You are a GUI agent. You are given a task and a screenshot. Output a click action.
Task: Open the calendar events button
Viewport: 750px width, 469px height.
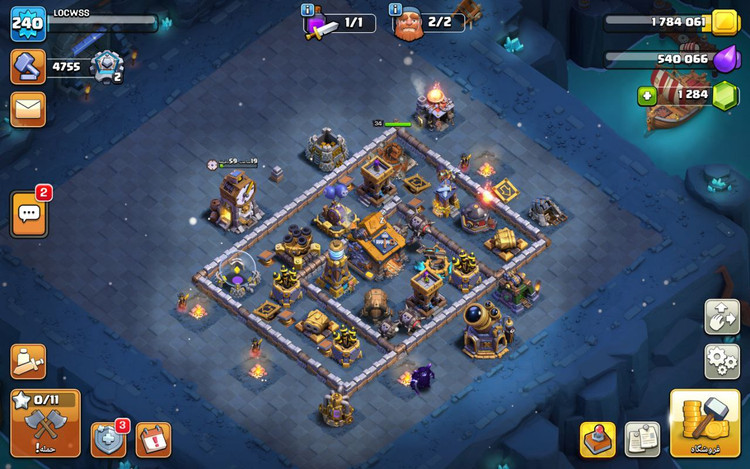(x=153, y=440)
